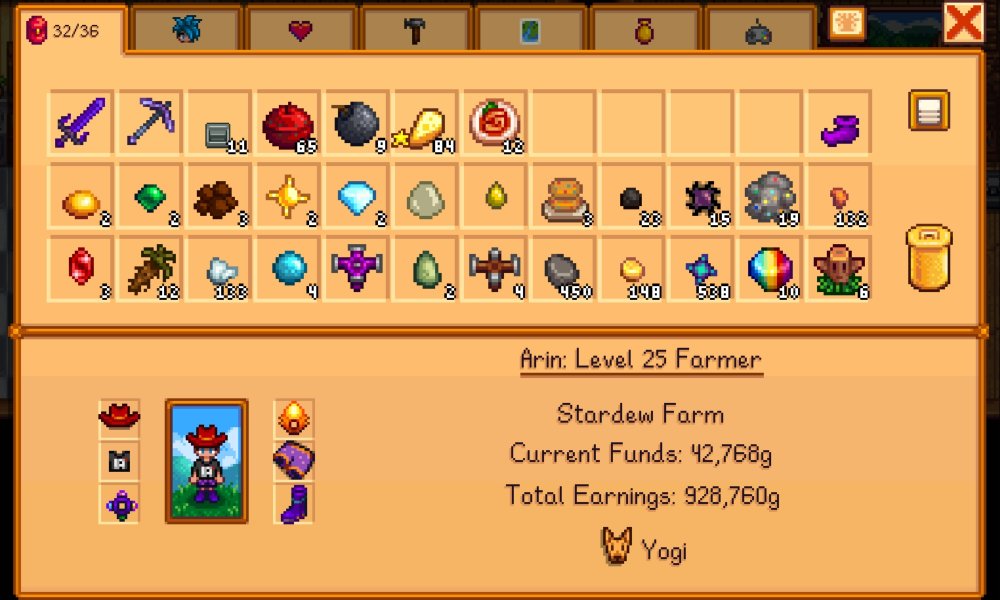Viewport: 1000px width, 600px height.
Task: Click the equipped red cowboy hat slot
Action: coord(120,415)
